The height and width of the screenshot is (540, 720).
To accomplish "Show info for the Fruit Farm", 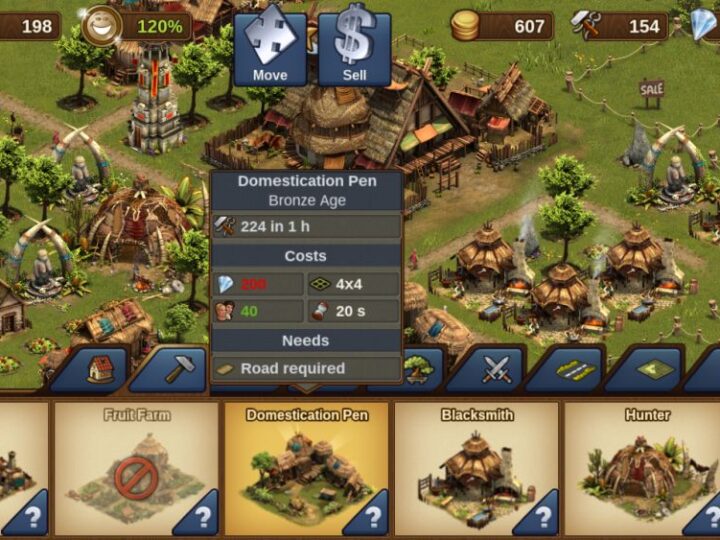I will tap(203, 516).
